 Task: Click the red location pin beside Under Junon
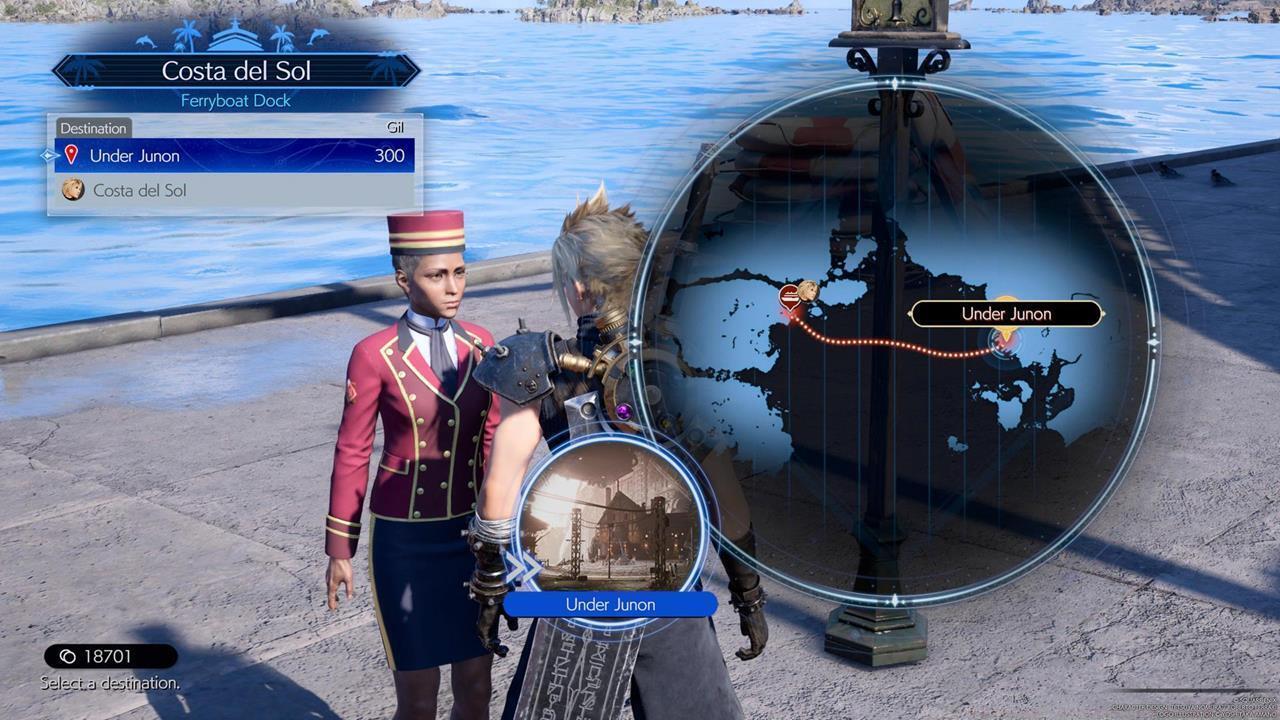point(70,155)
